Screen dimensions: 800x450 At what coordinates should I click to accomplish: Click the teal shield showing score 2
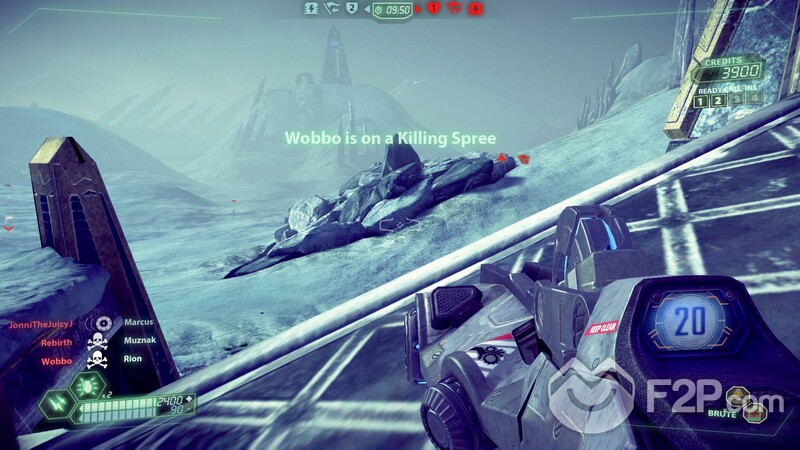(351, 8)
